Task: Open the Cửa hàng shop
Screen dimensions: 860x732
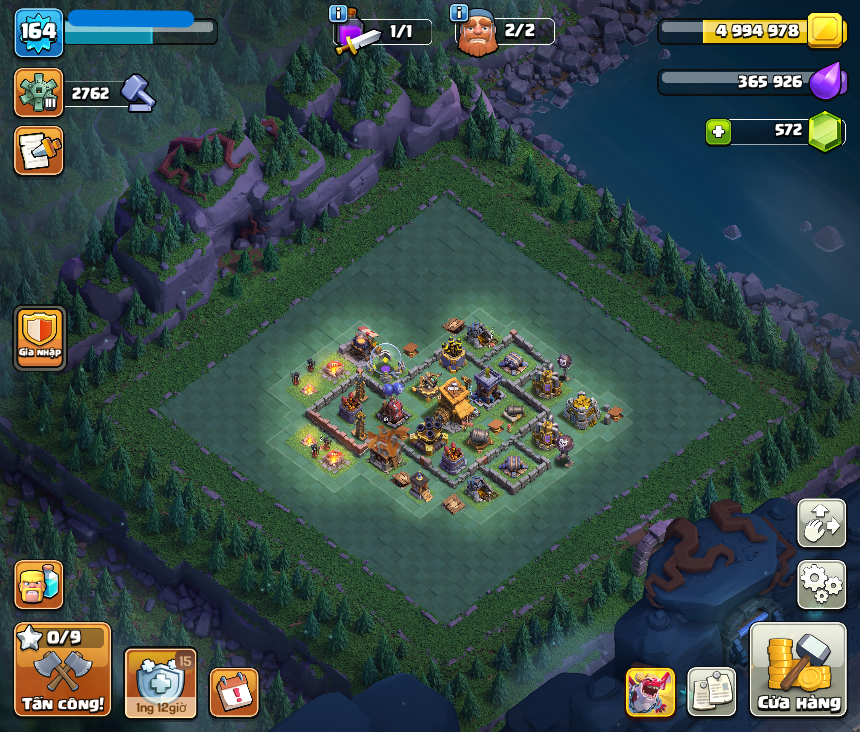Action: point(799,670)
